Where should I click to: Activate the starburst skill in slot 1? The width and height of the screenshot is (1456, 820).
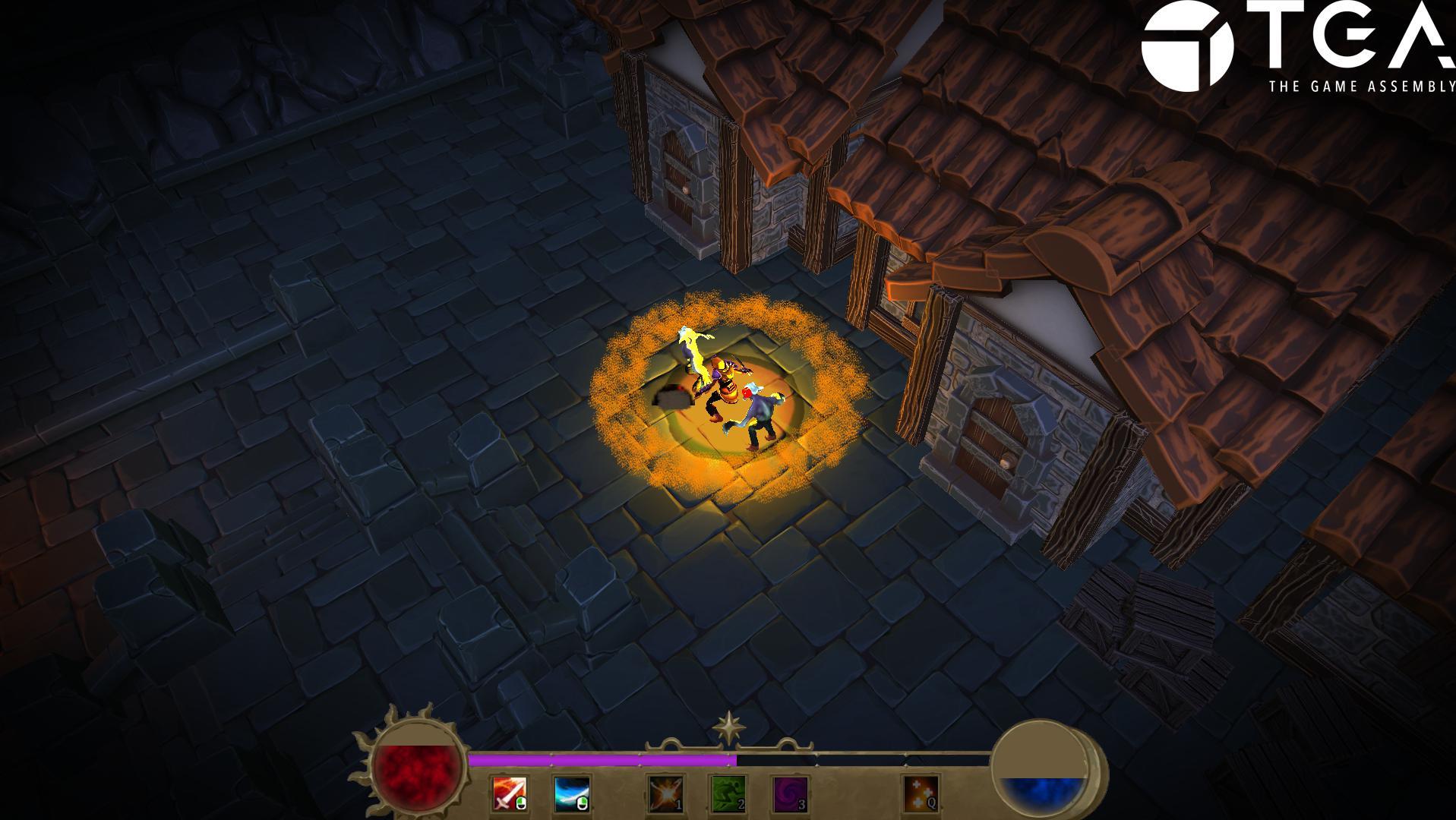click(666, 793)
